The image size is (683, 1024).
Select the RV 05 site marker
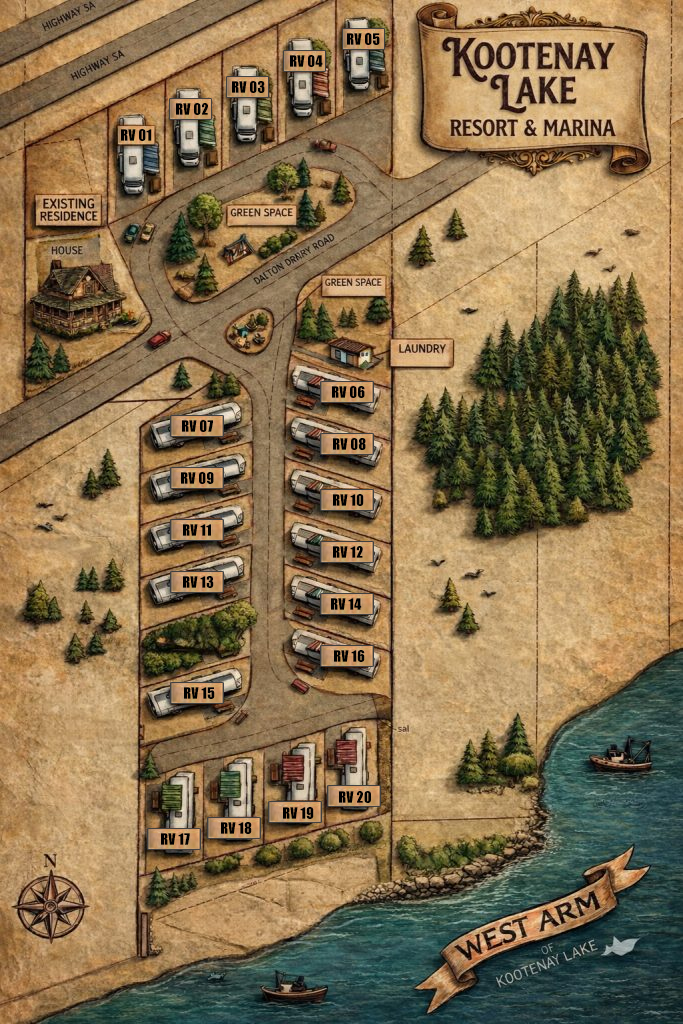click(363, 38)
